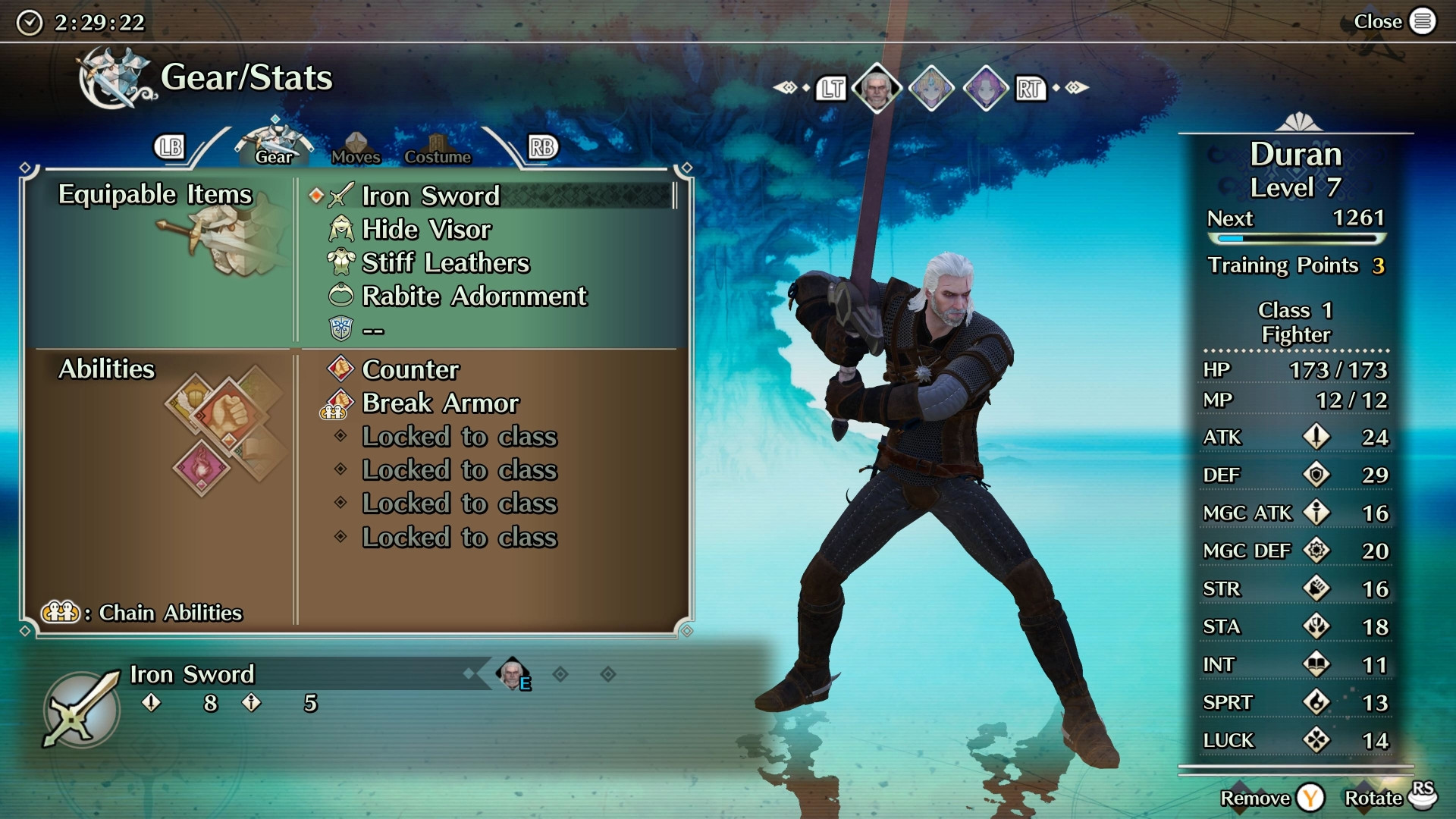The image size is (1456, 819).
Task: Open the Costume tab
Action: [x=438, y=149]
